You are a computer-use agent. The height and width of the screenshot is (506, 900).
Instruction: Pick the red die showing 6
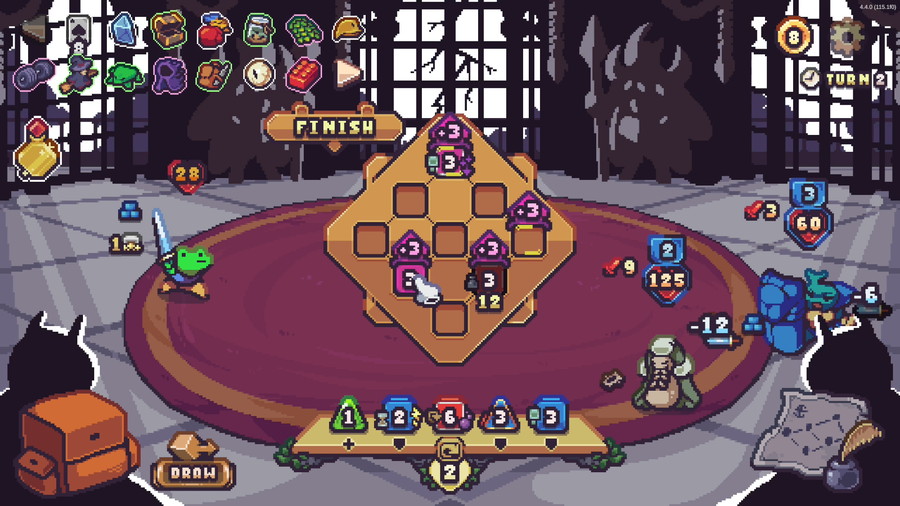coord(448,416)
